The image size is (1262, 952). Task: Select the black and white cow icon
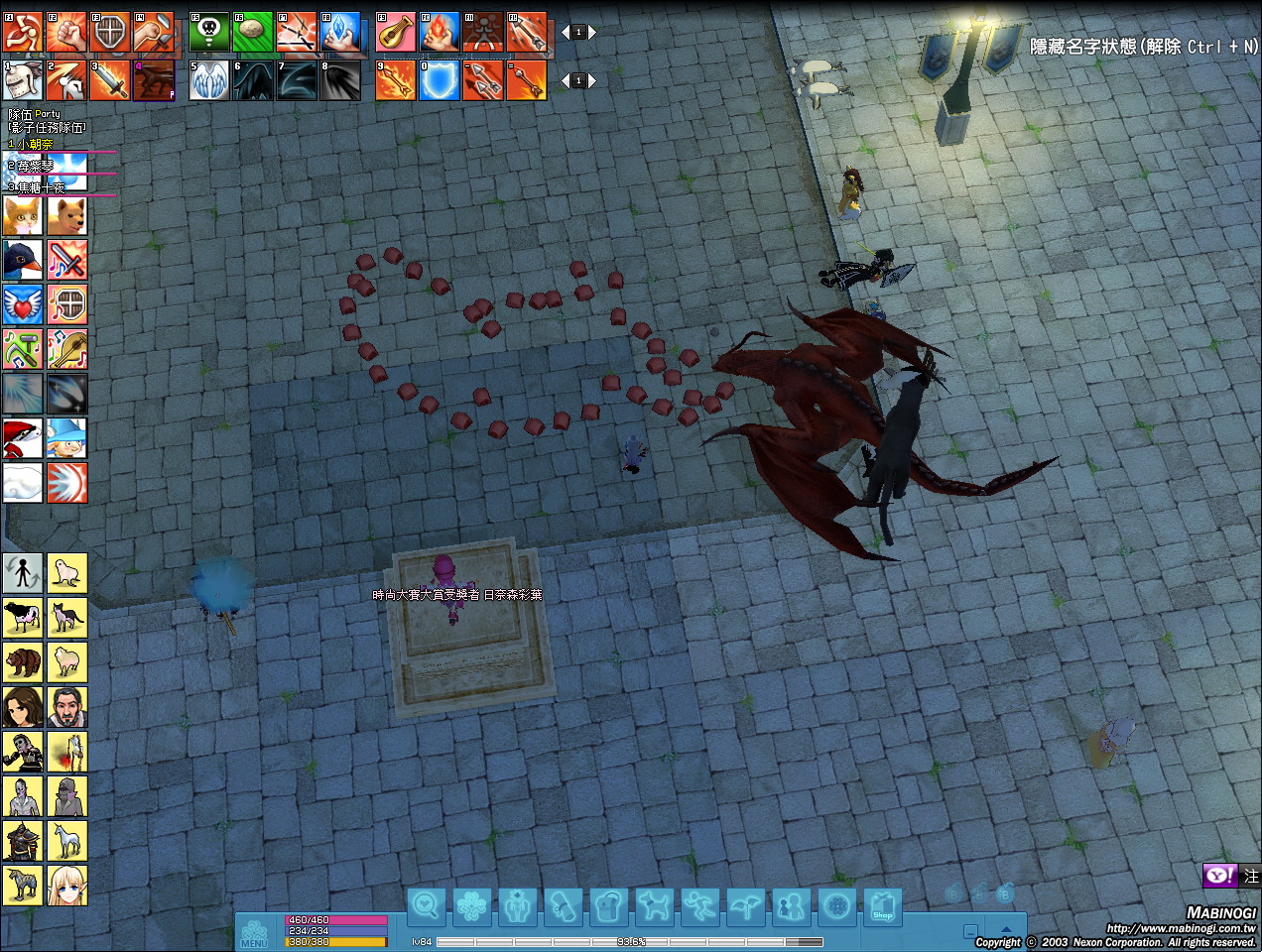point(23,617)
